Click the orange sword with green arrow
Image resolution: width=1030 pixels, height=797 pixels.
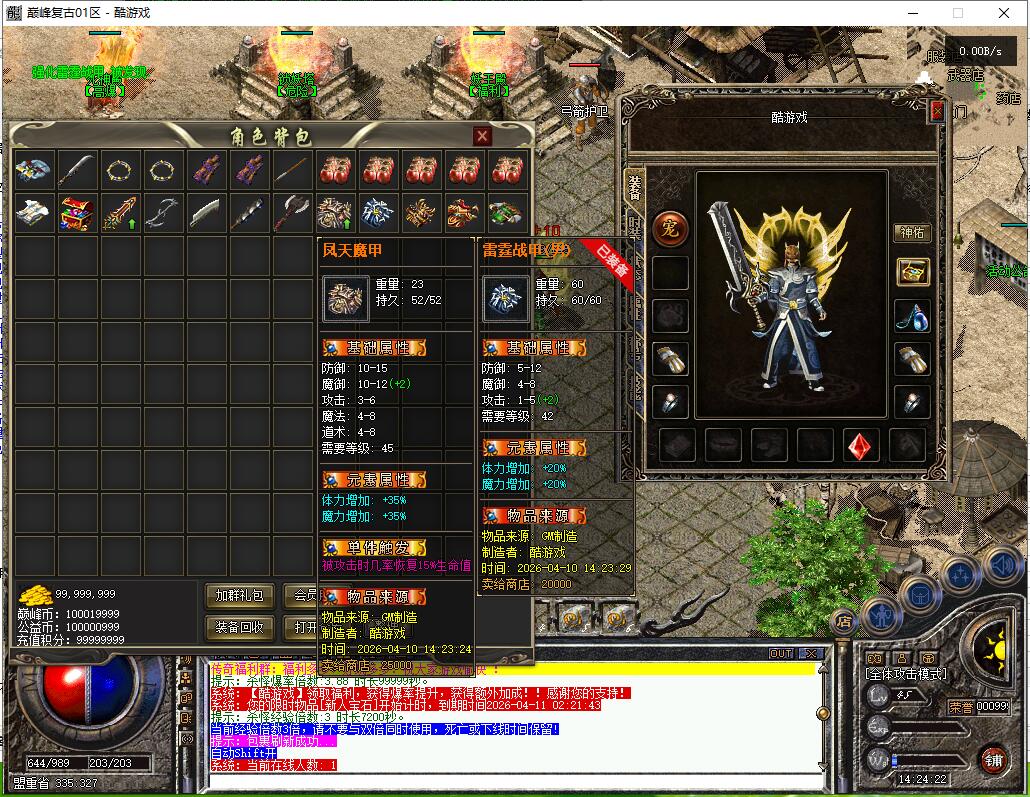tap(121, 213)
